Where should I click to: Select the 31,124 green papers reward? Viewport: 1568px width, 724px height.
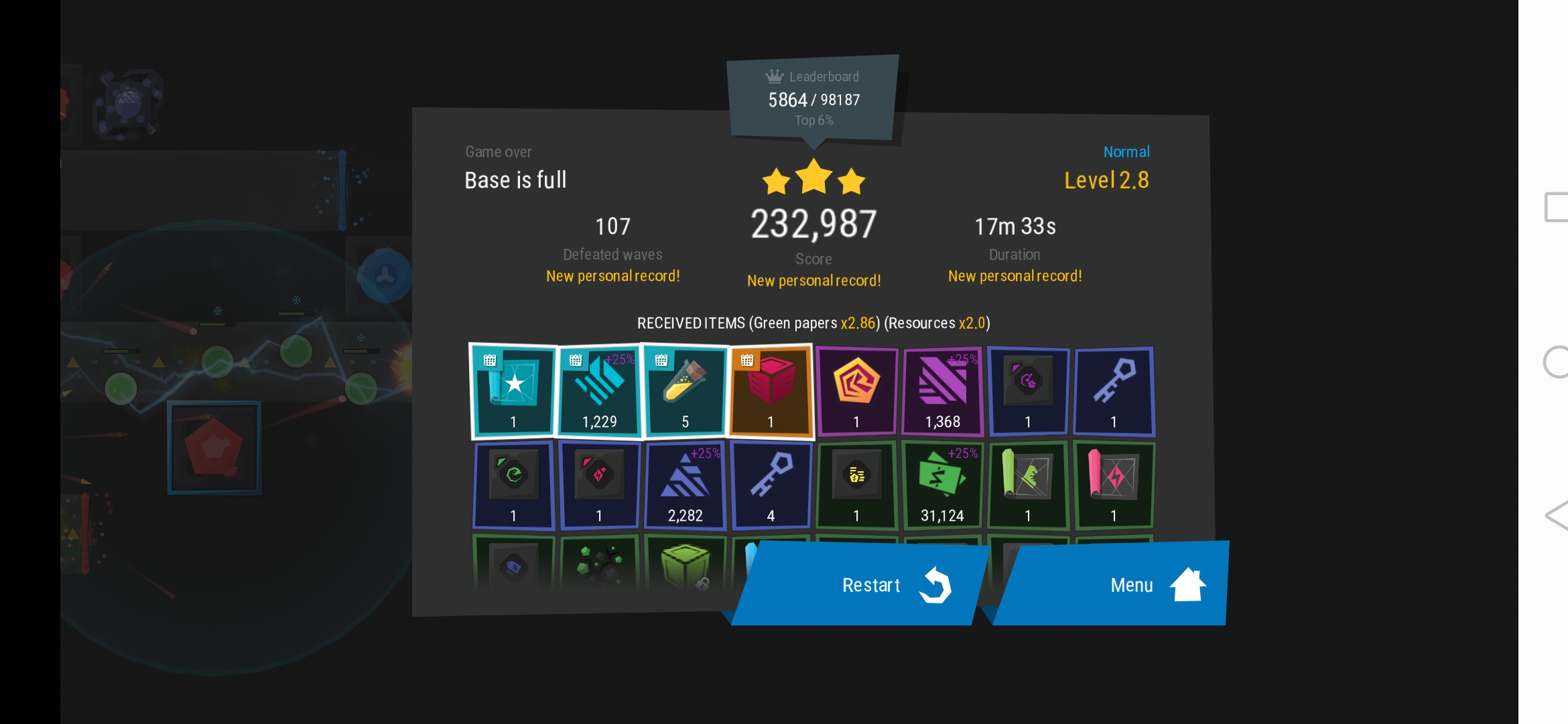click(x=942, y=485)
